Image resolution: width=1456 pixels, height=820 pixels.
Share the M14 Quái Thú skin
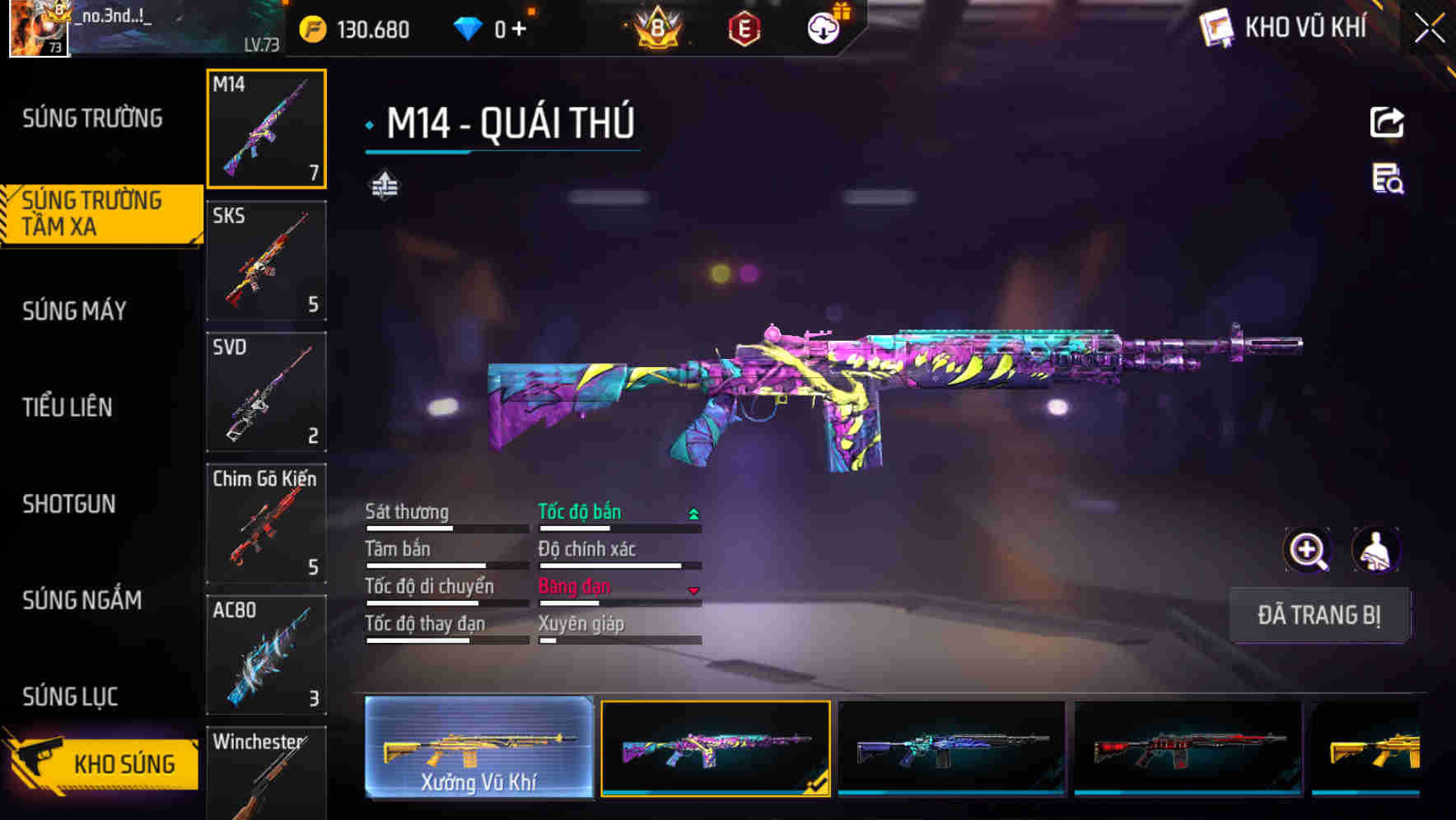tap(1387, 122)
